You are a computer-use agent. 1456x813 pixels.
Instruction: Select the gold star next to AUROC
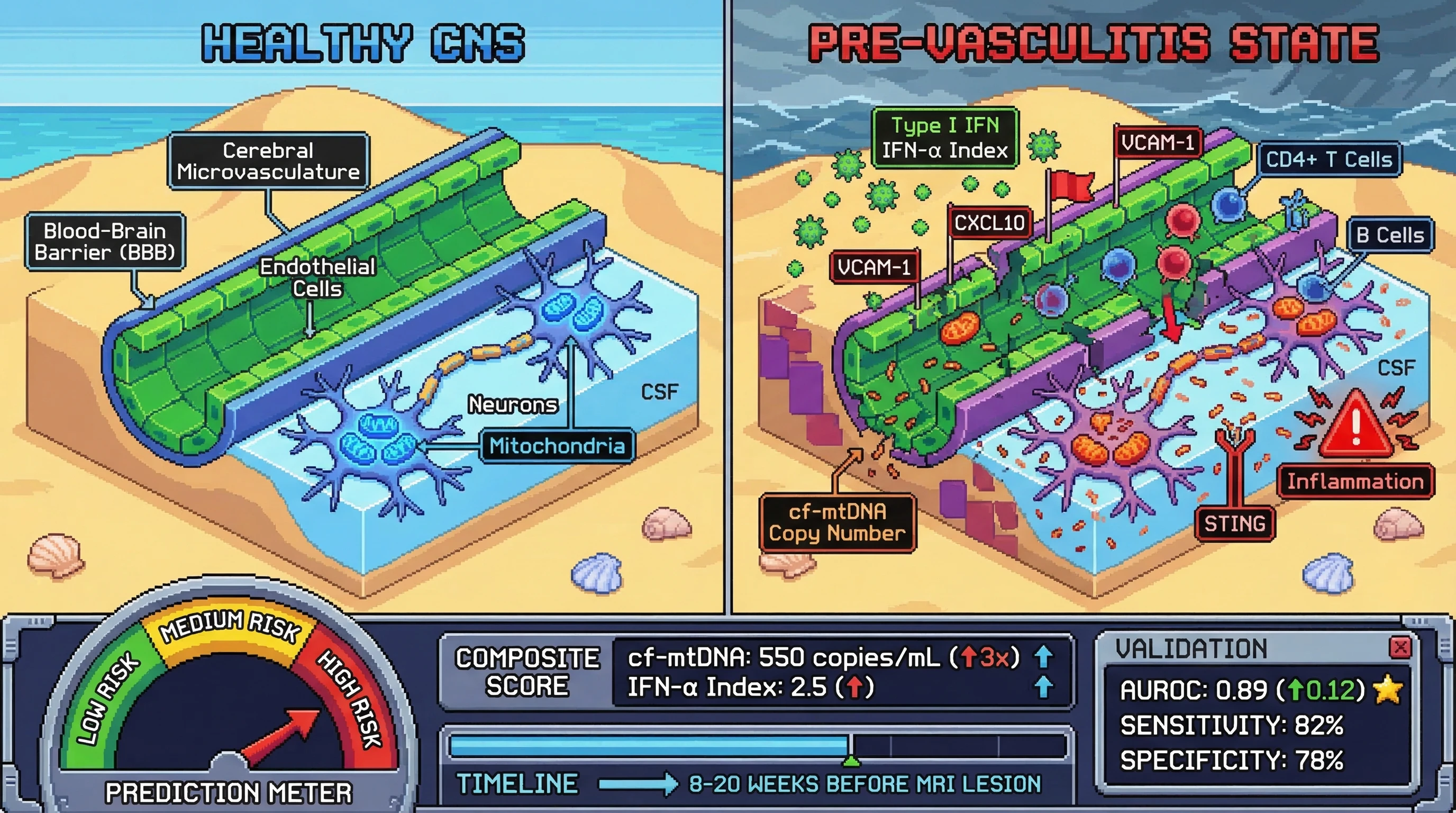click(x=1388, y=690)
